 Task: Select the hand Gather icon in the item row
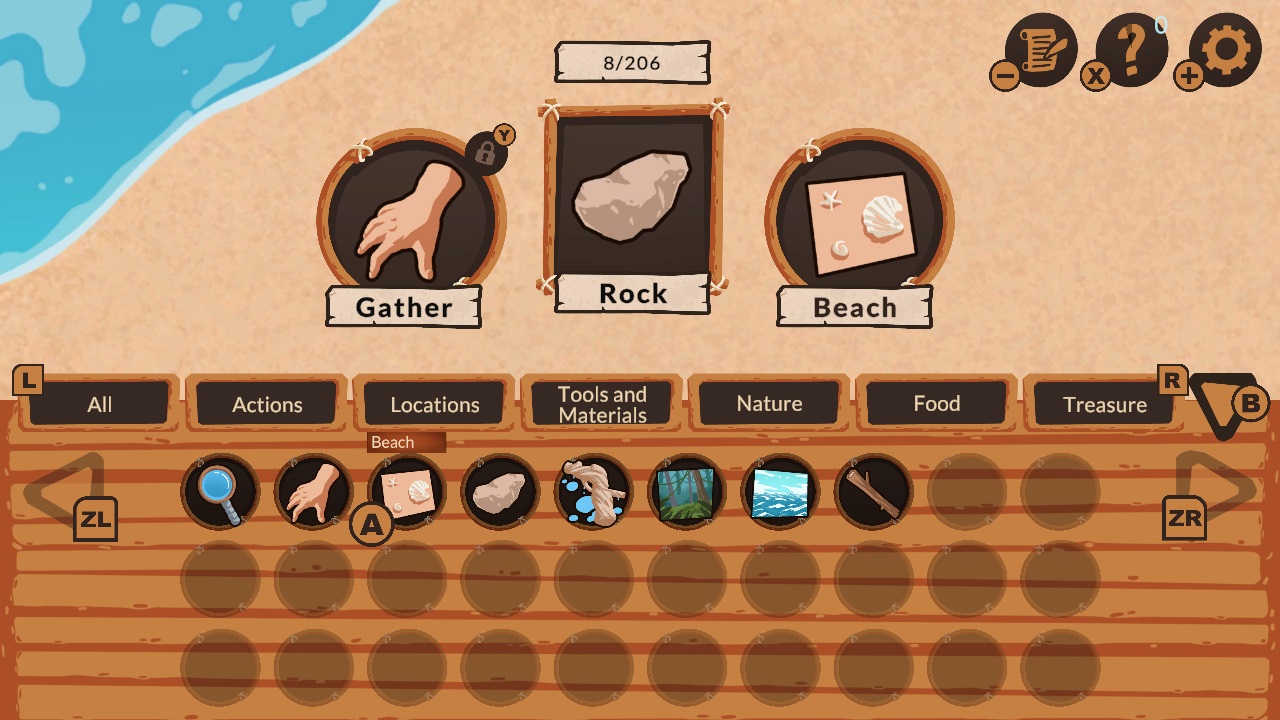tap(312, 490)
